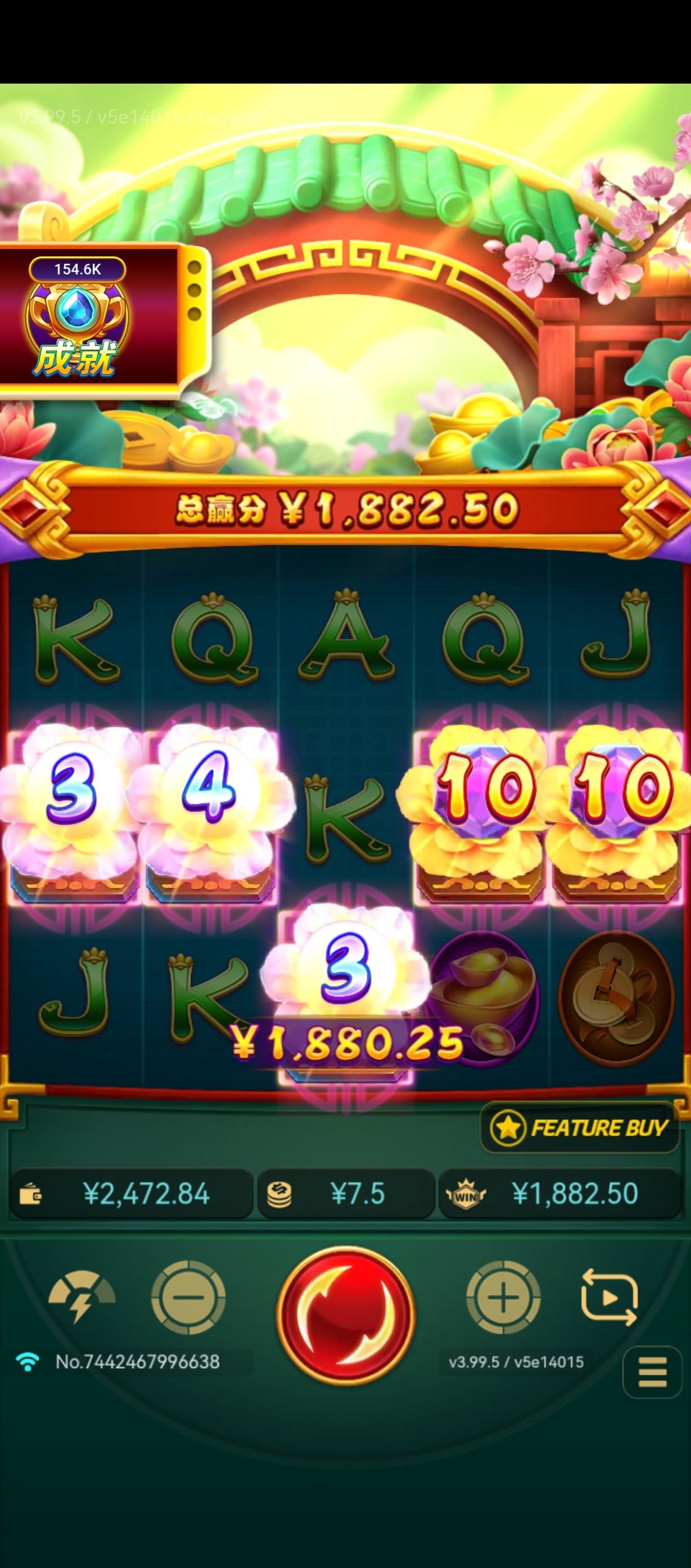The width and height of the screenshot is (691, 1568).
Task: Decrease the bet with the minus button
Action: pos(188,1297)
